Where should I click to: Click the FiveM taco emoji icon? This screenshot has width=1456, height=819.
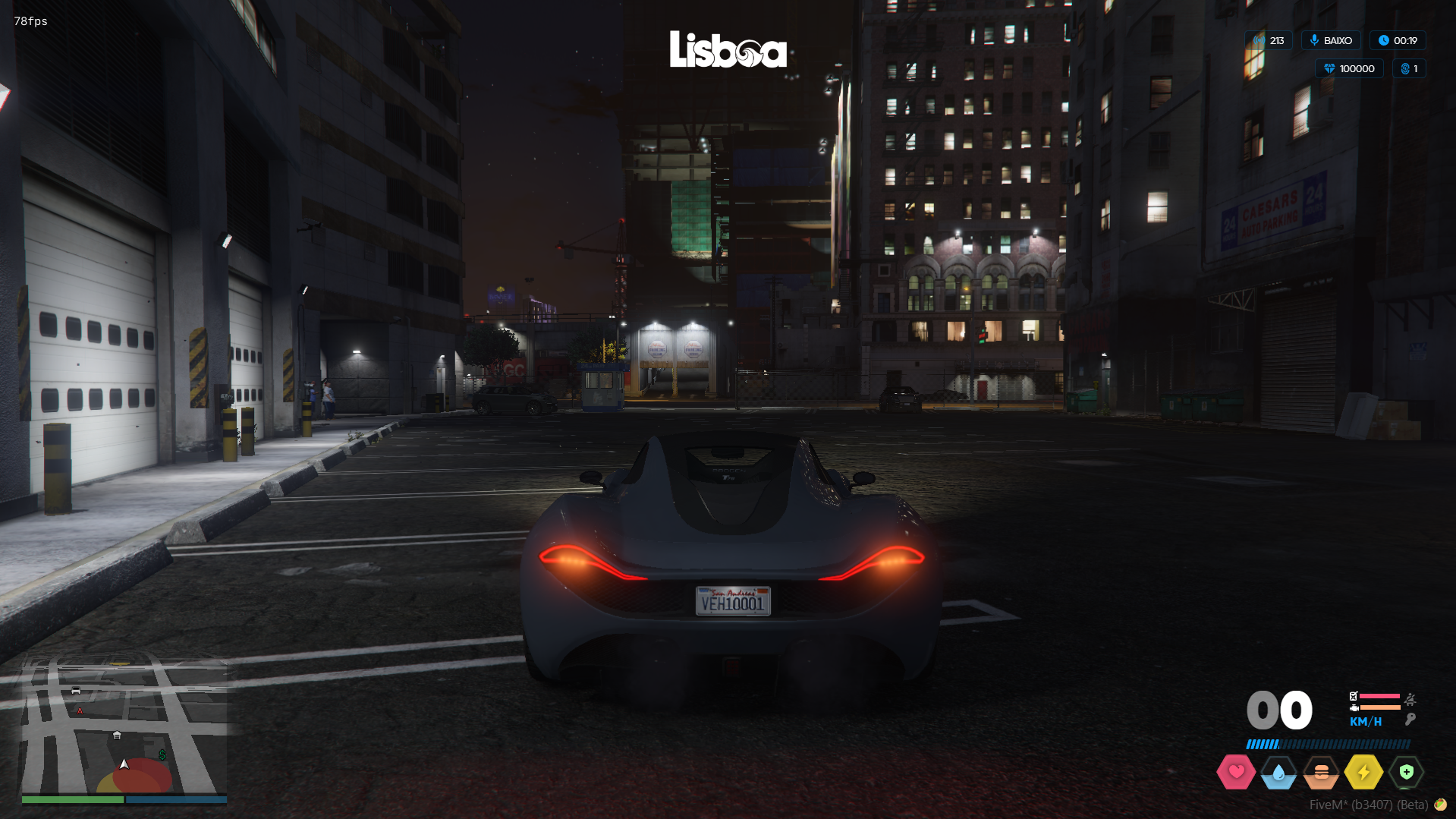1440,805
